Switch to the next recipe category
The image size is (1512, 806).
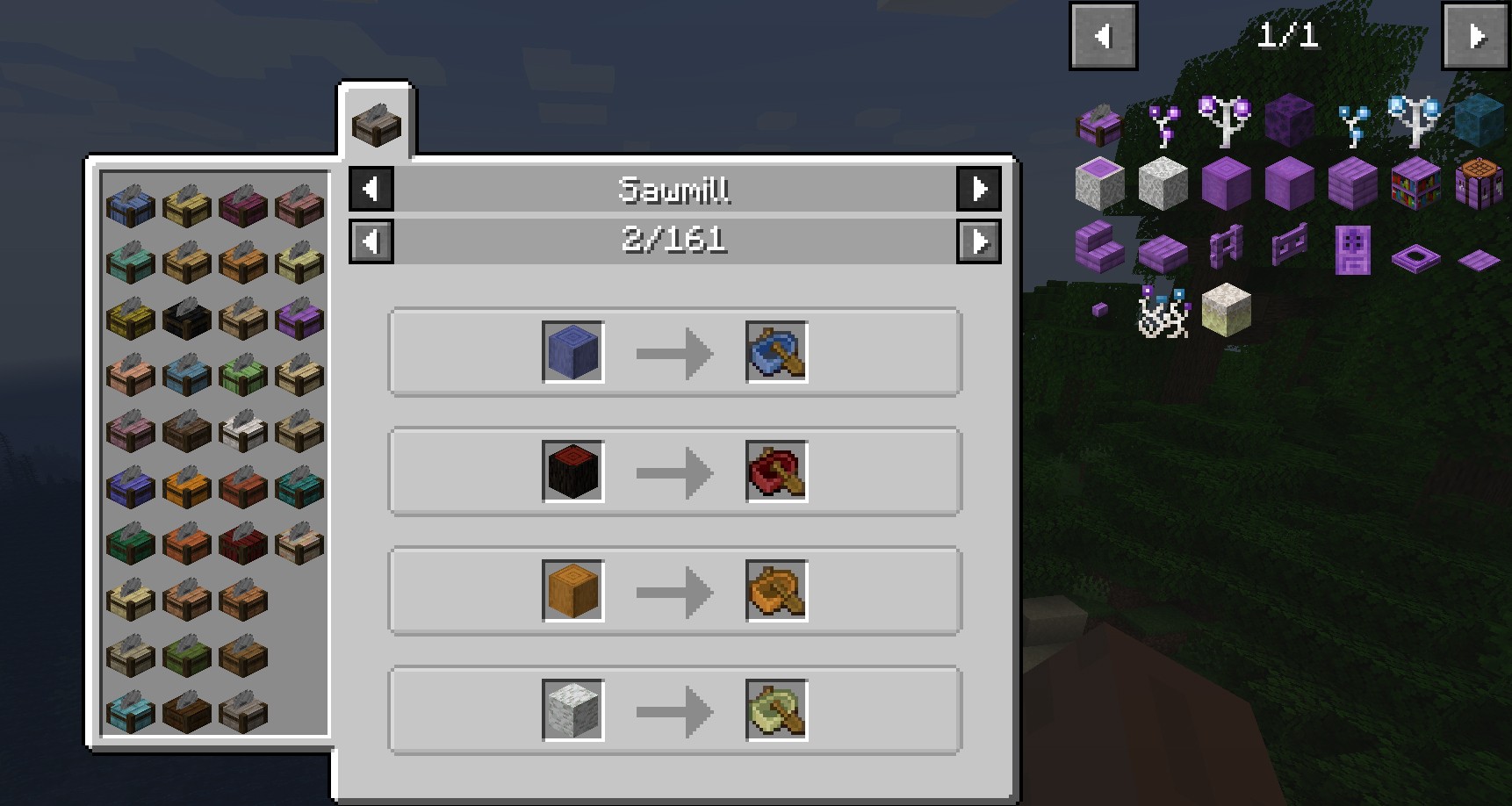979,189
